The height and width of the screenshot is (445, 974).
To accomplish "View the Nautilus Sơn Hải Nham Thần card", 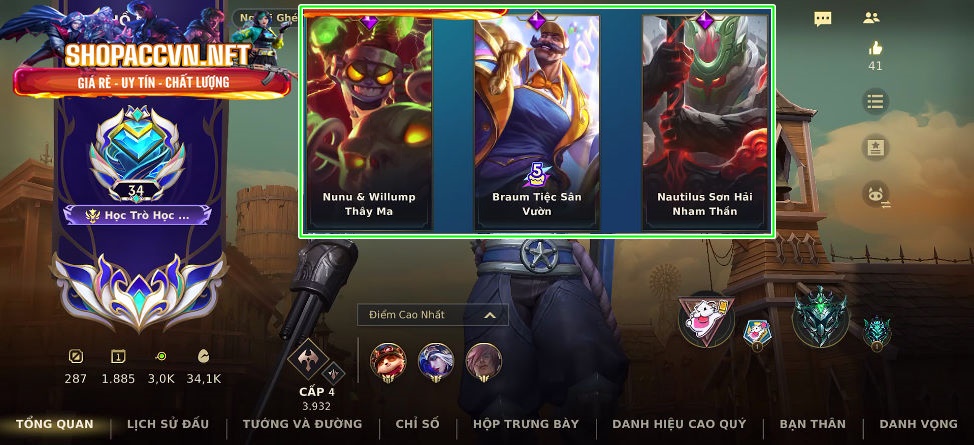I will (705, 122).
